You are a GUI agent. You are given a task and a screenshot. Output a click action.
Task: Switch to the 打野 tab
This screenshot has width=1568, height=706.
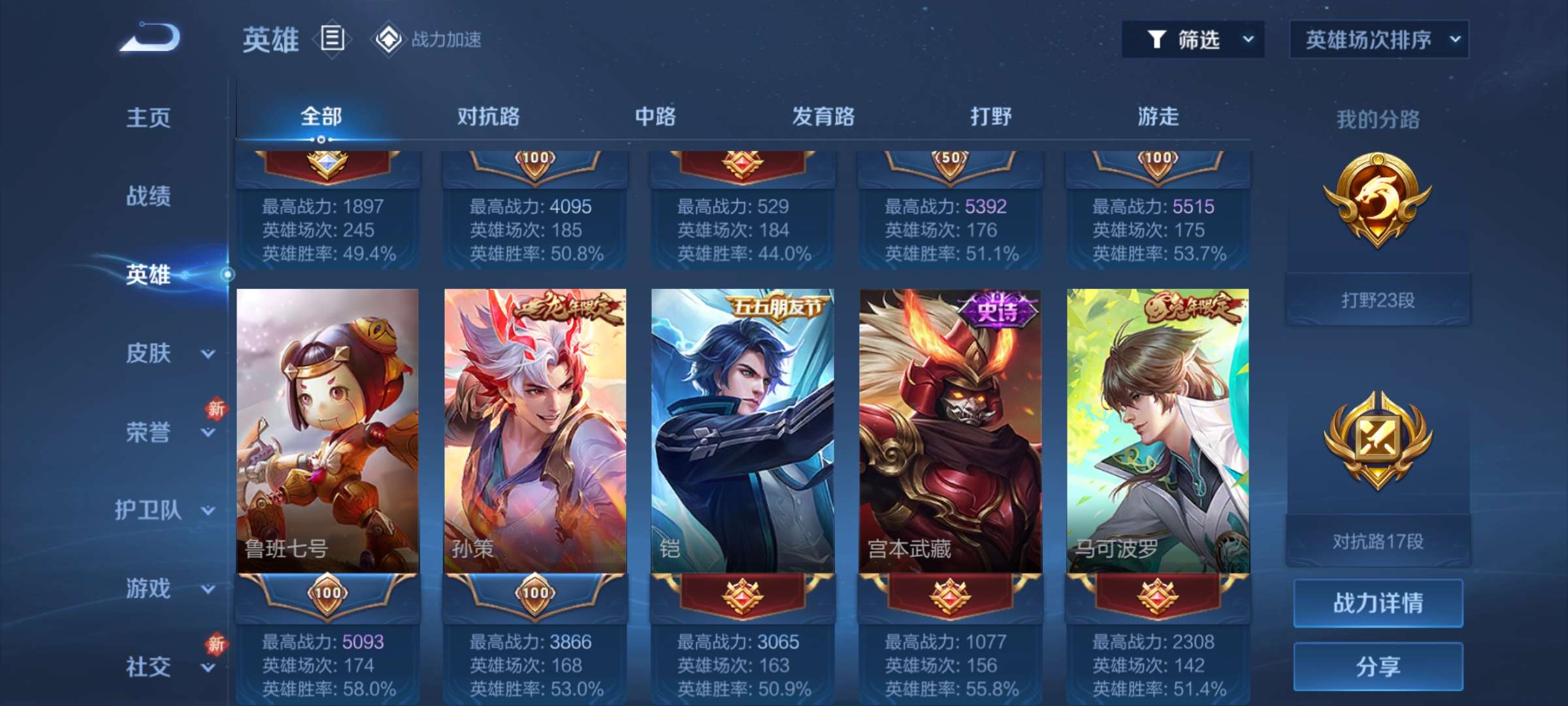tap(990, 116)
